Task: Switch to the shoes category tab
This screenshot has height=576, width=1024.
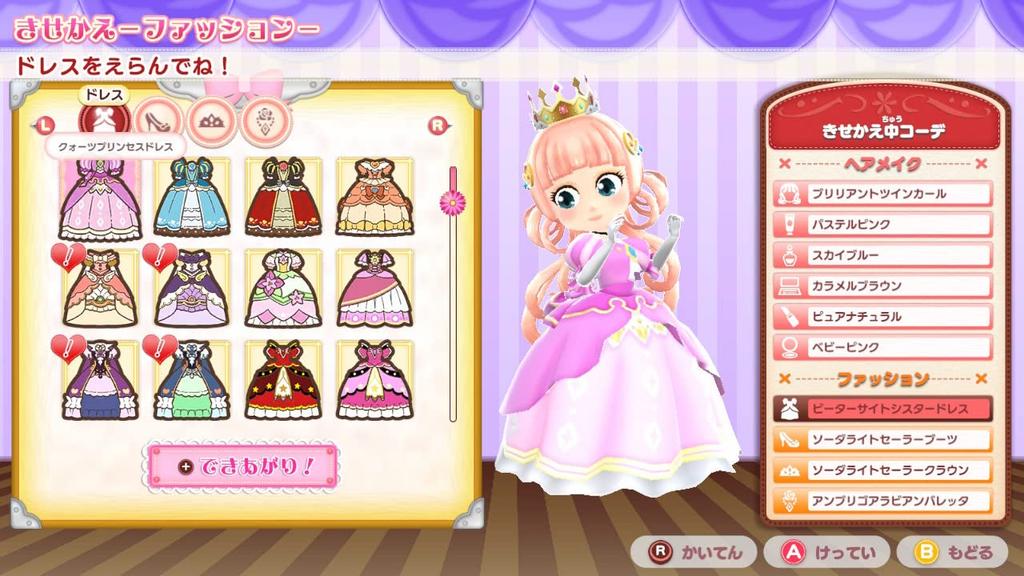Action: tap(159, 120)
